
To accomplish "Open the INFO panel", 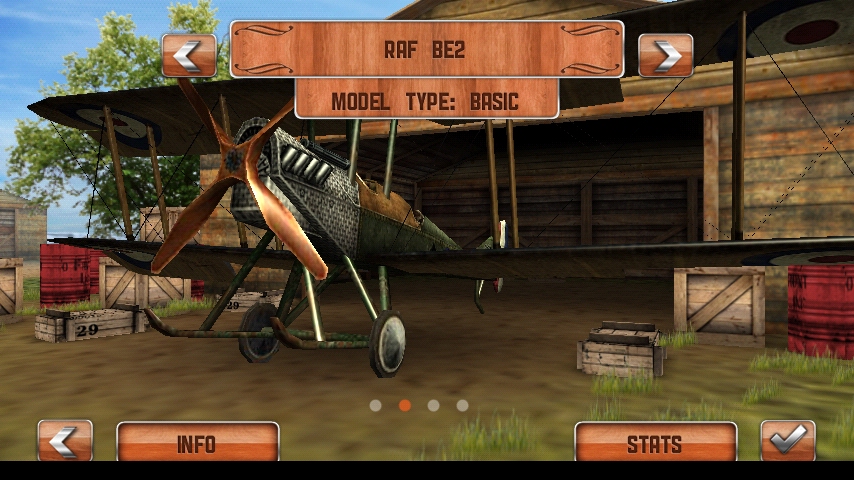I will click(197, 442).
